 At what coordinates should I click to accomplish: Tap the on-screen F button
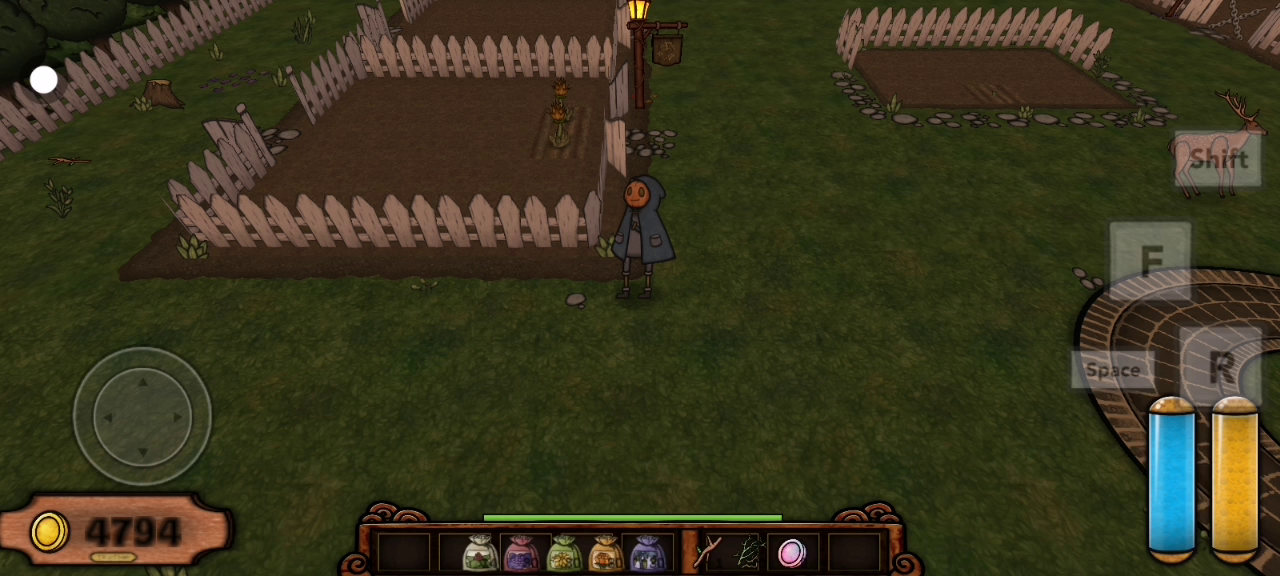coord(1150,260)
